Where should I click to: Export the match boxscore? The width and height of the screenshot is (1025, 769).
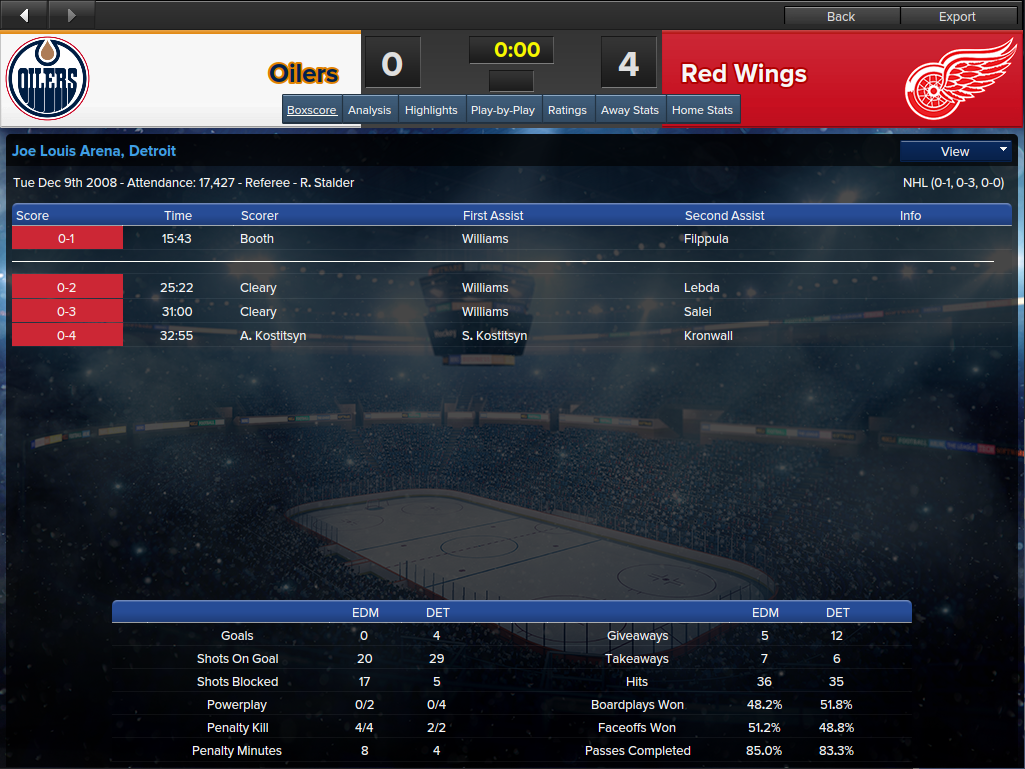pos(957,16)
